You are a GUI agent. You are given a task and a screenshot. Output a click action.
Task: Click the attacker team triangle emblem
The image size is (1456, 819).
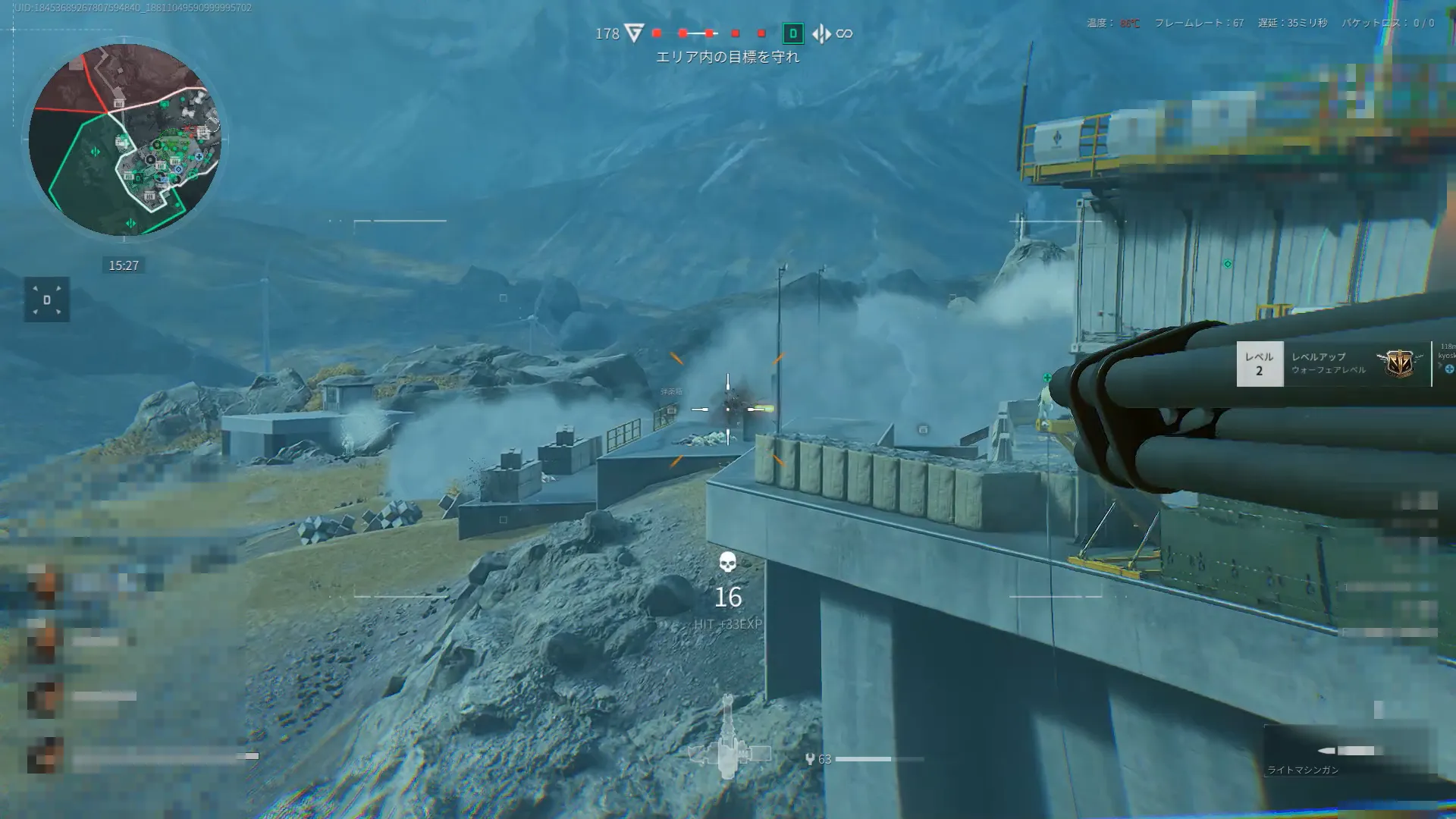[x=635, y=33]
